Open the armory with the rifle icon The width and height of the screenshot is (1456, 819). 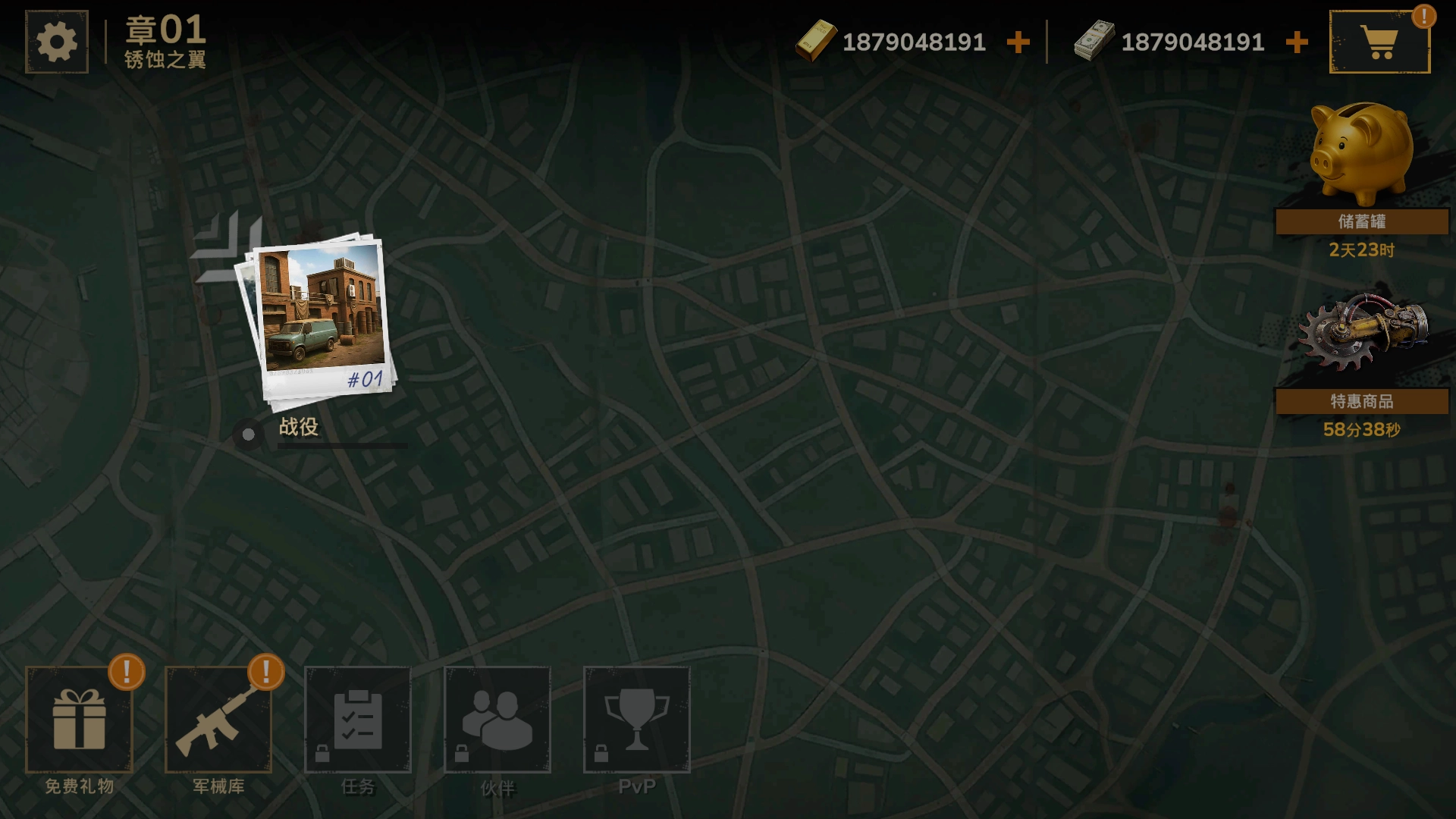(x=218, y=720)
